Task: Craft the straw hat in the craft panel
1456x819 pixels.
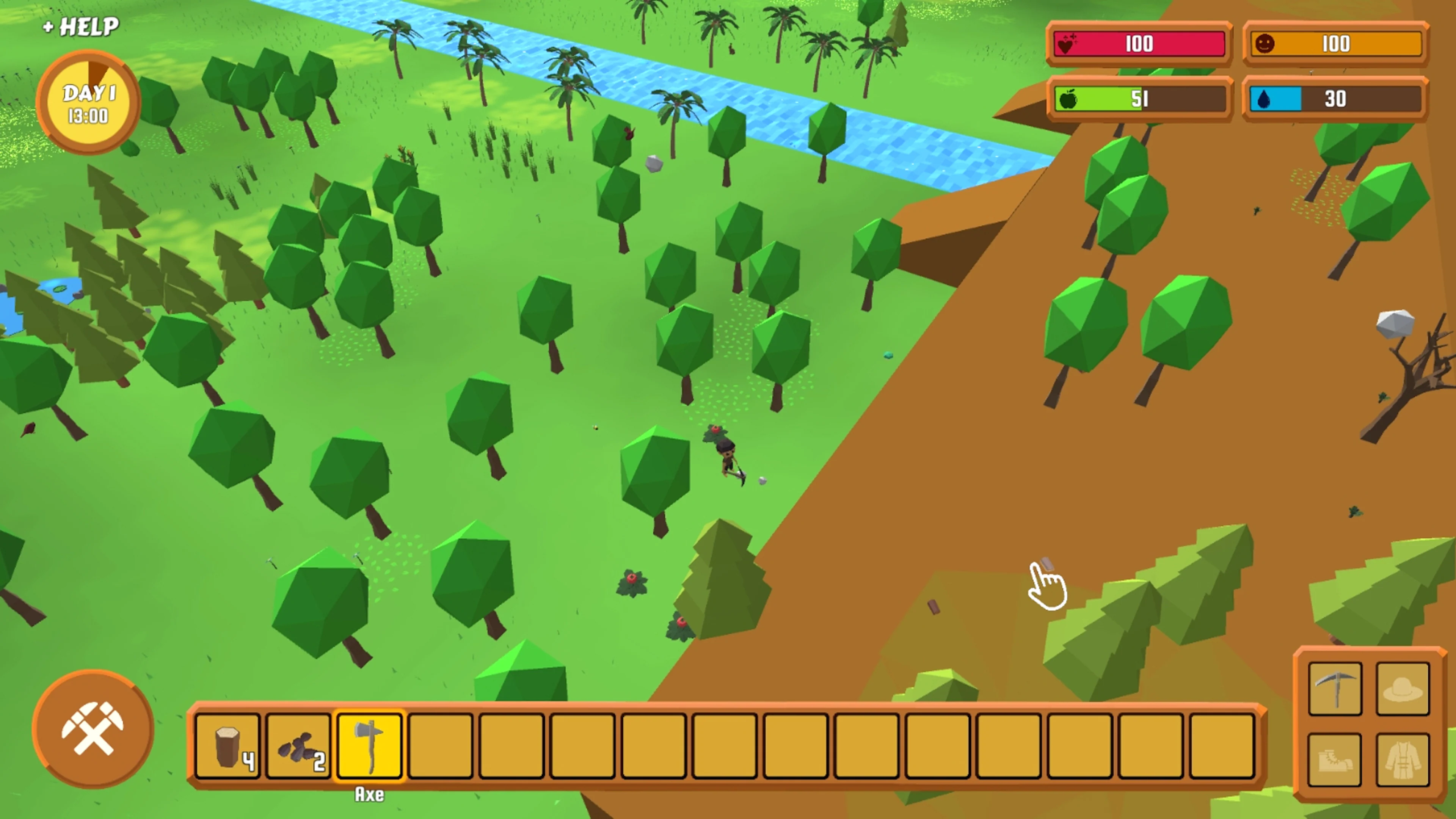Action: pyautogui.click(x=1403, y=689)
